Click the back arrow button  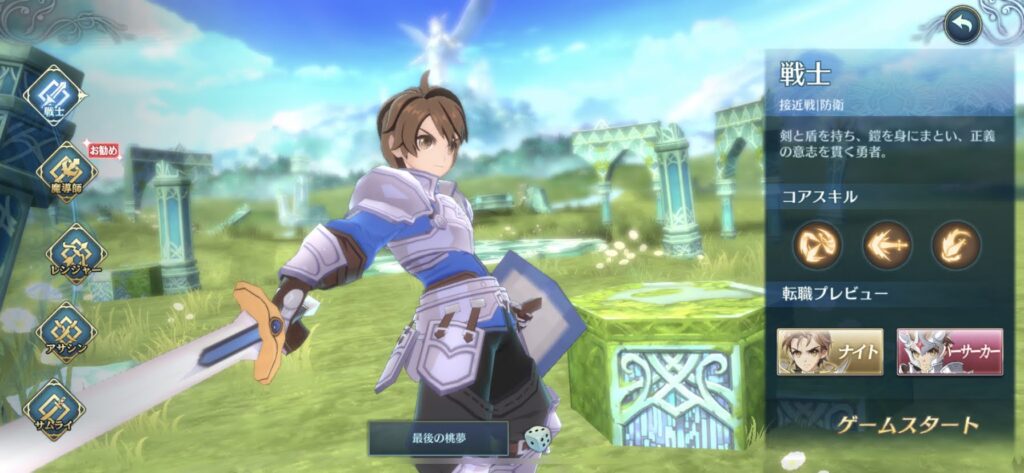(962, 26)
